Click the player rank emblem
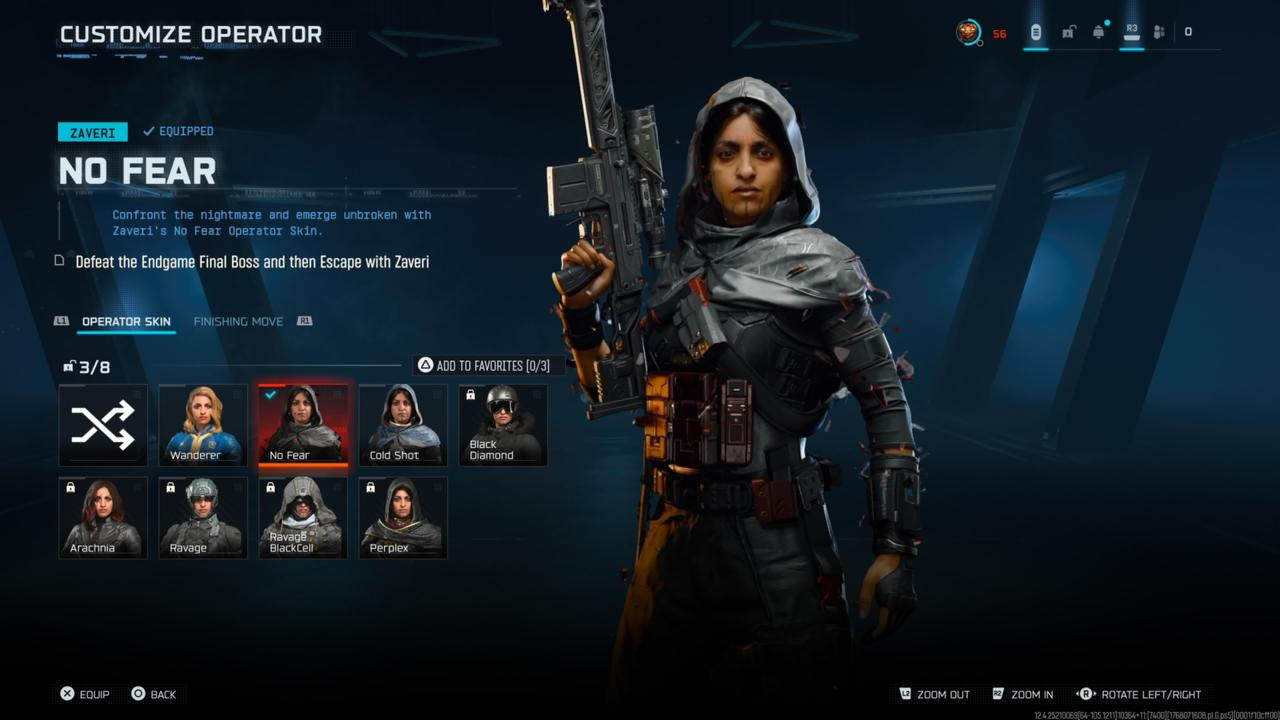This screenshot has width=1280, height=720. (x=968, y=32)
